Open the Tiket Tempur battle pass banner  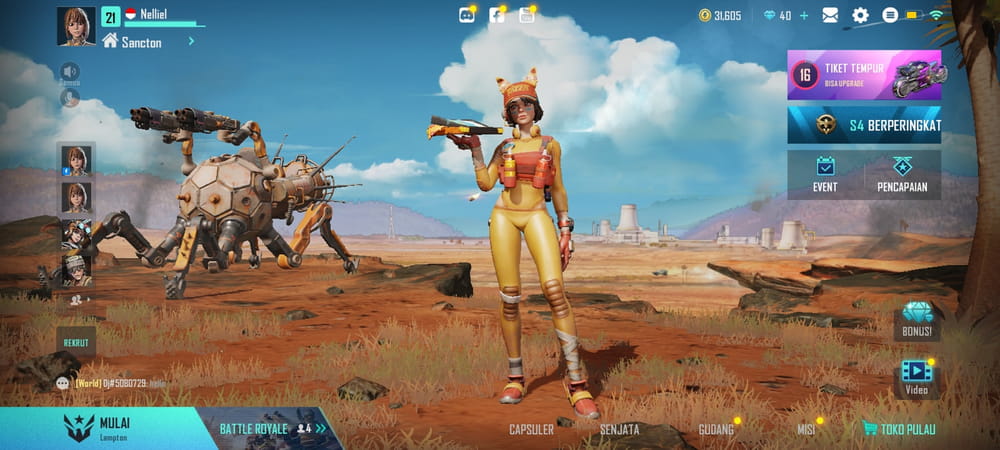[864, 75]
